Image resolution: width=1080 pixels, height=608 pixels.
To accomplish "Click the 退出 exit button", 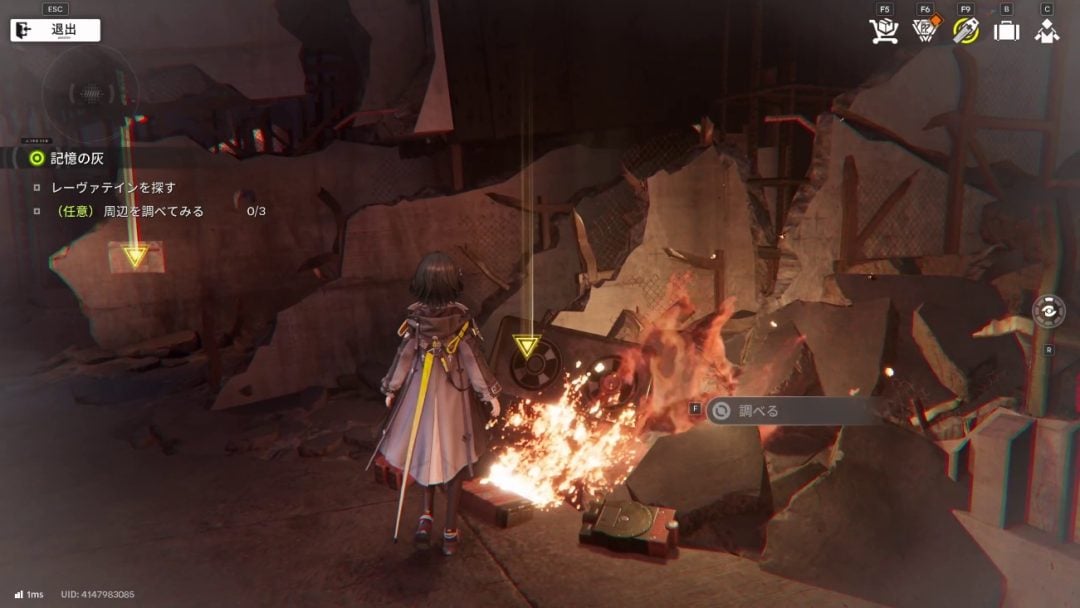I will tap(55, 30).
